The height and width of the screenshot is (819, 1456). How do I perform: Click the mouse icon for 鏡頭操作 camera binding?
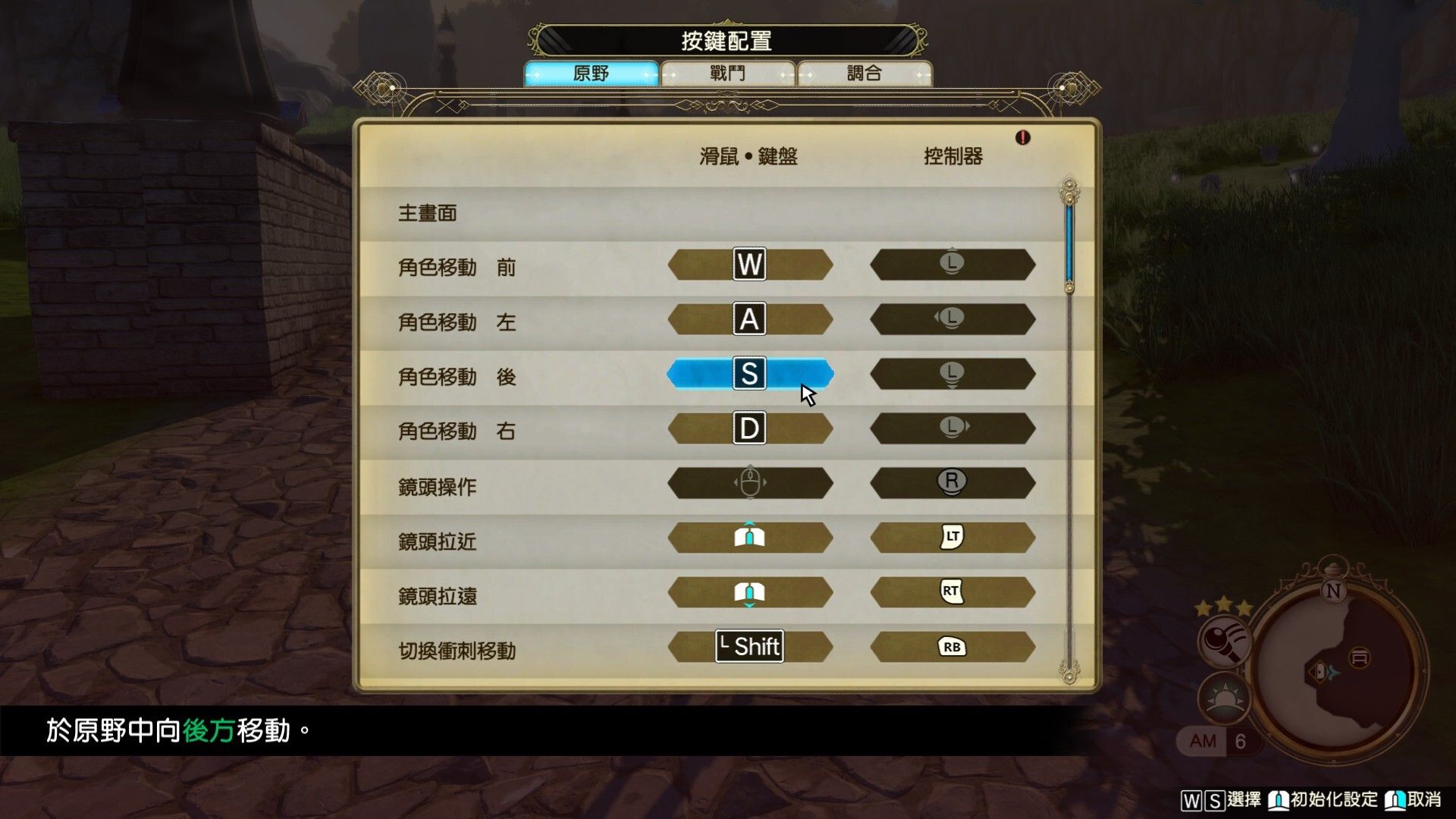[x=749, y=482]
